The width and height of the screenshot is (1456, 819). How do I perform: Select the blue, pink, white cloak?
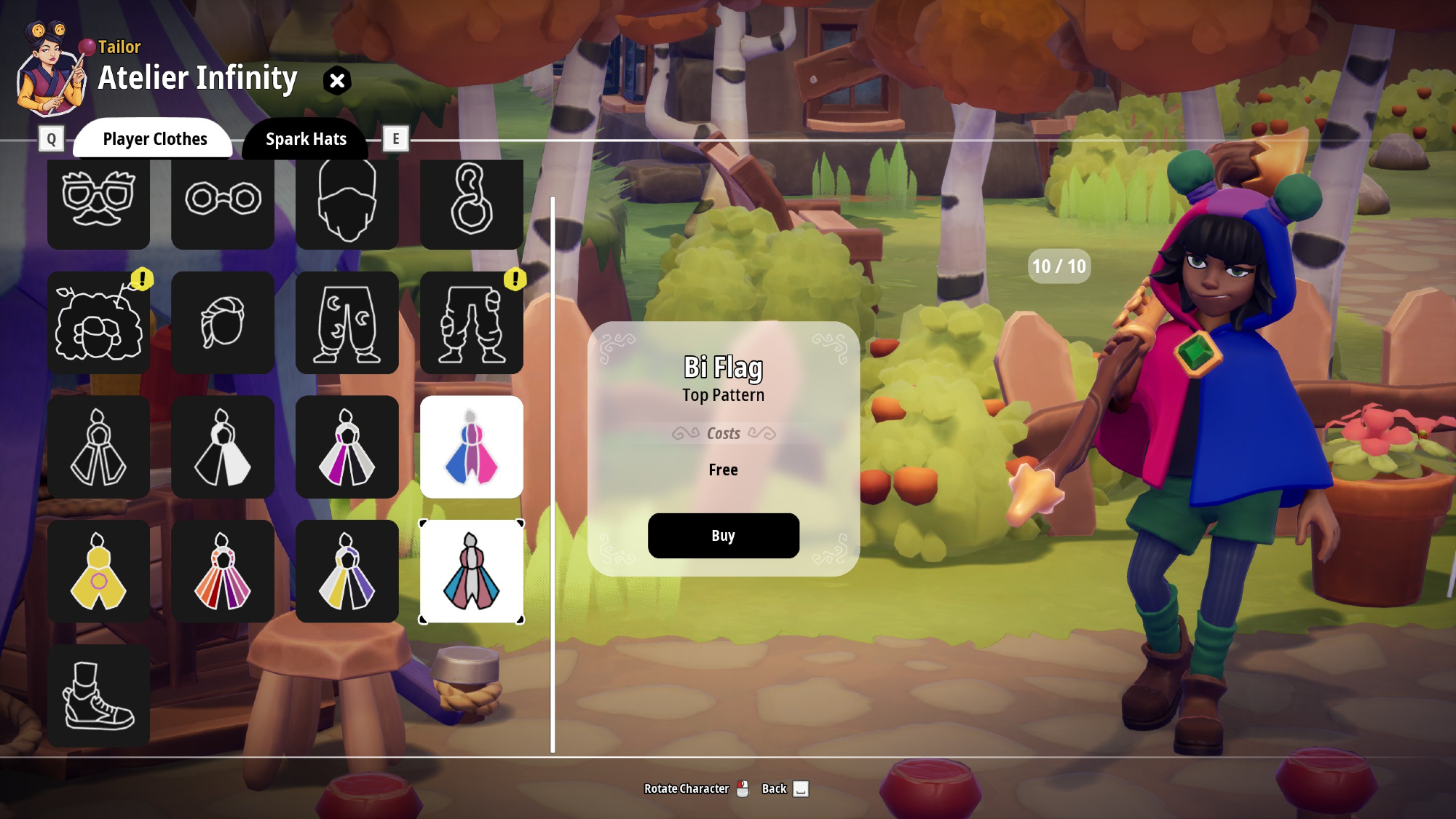click(x=472, y=571)
